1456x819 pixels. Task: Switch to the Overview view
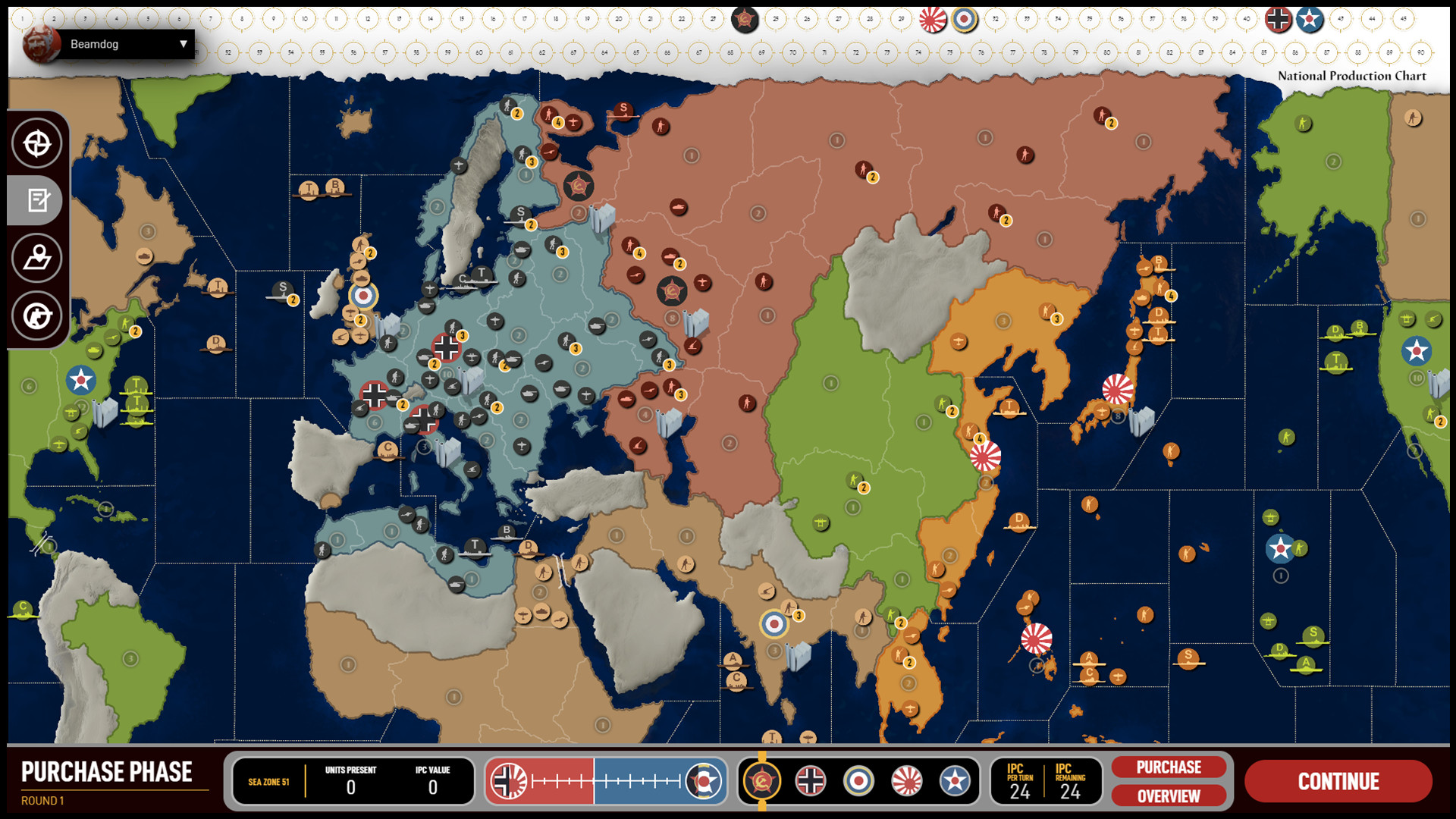1168,796
